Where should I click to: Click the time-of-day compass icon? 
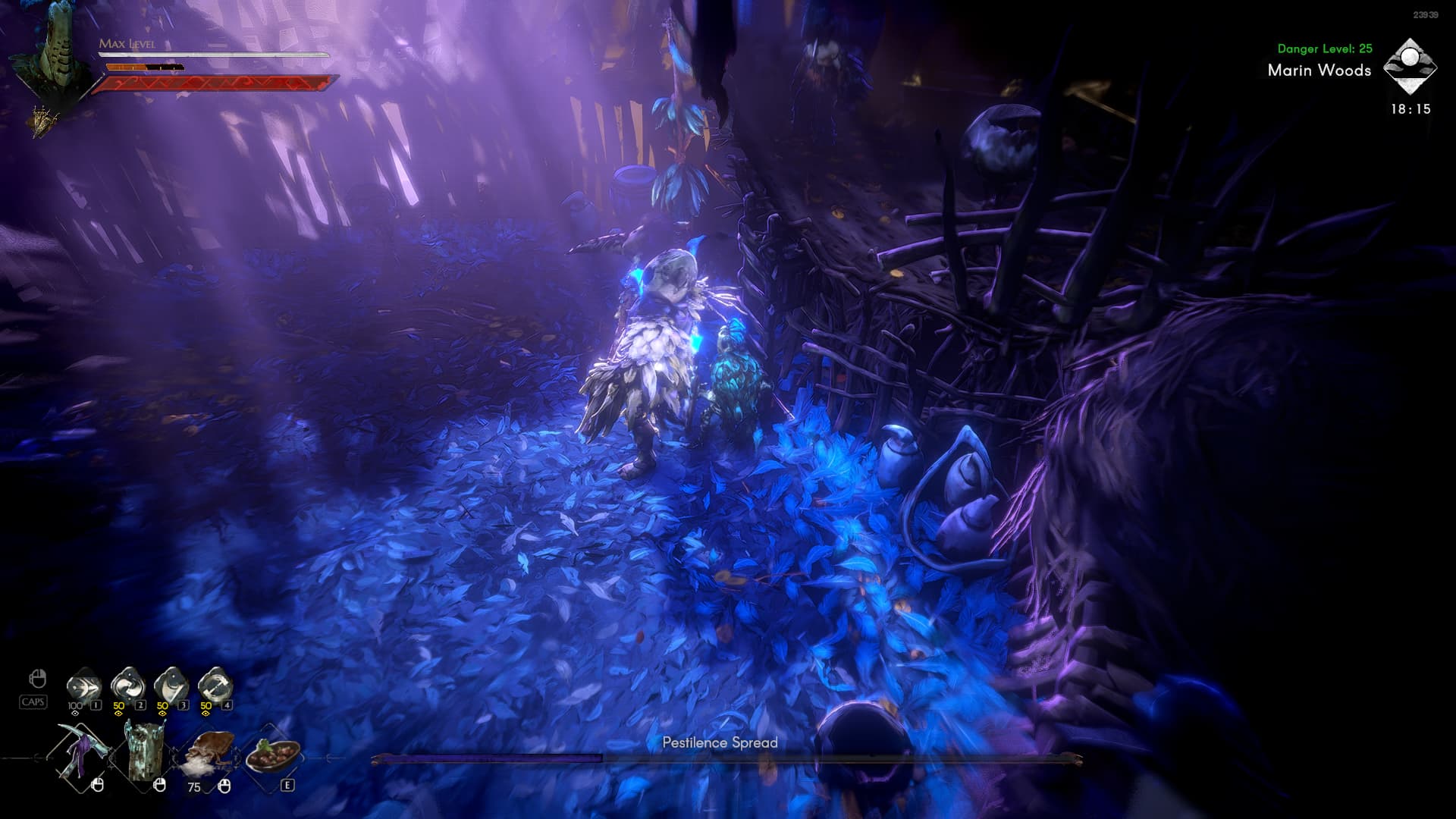point(1410,67)
